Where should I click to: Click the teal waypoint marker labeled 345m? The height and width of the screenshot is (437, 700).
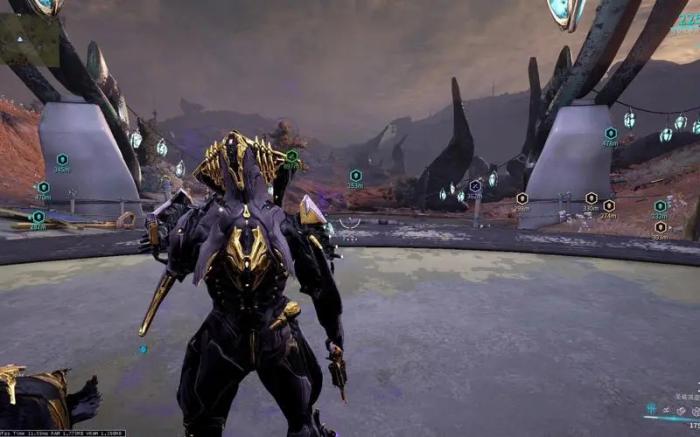pyautogui.click(x=62, y=159)
